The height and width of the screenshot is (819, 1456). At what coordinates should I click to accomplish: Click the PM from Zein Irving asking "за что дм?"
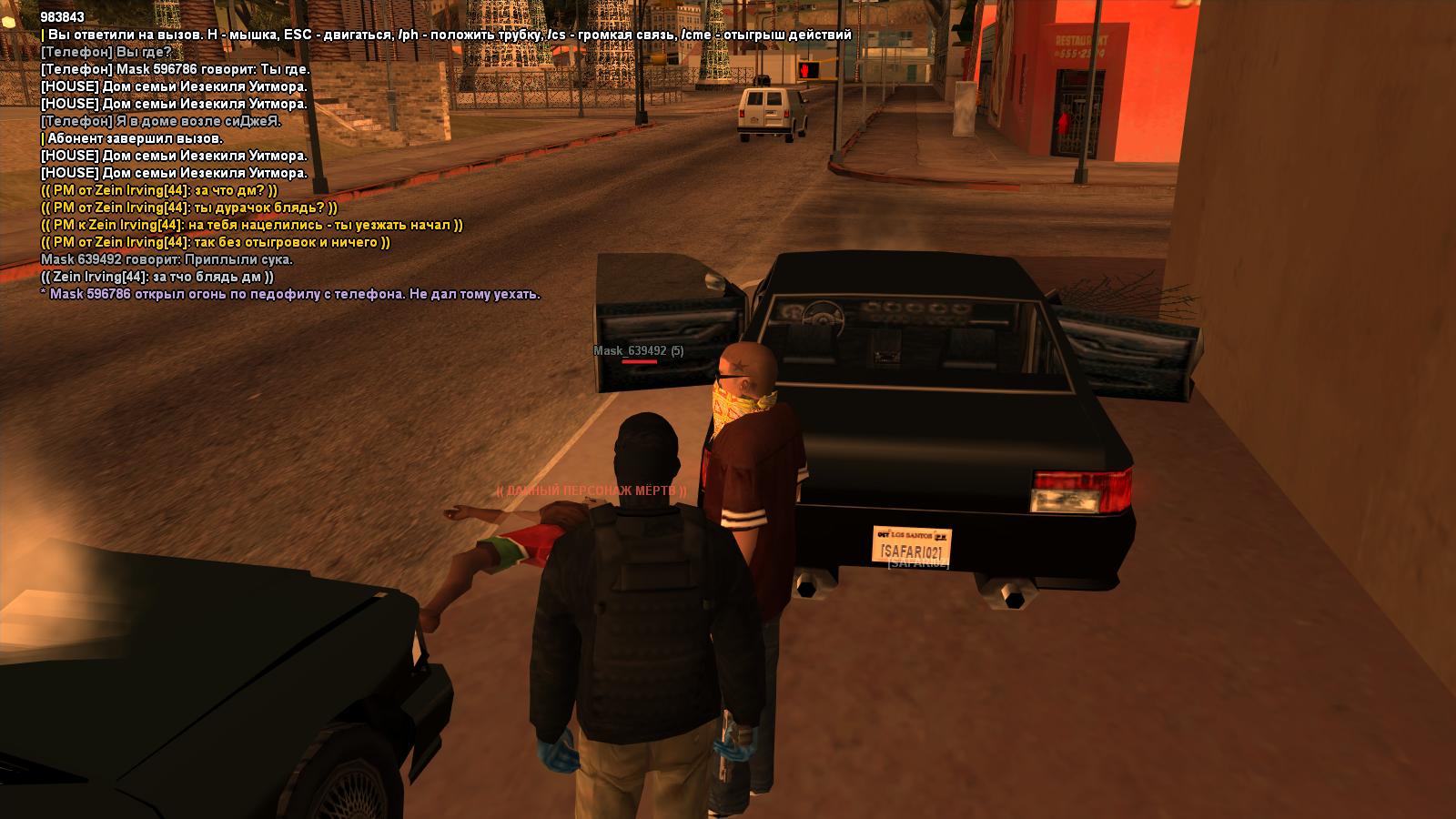coord(159,190)
